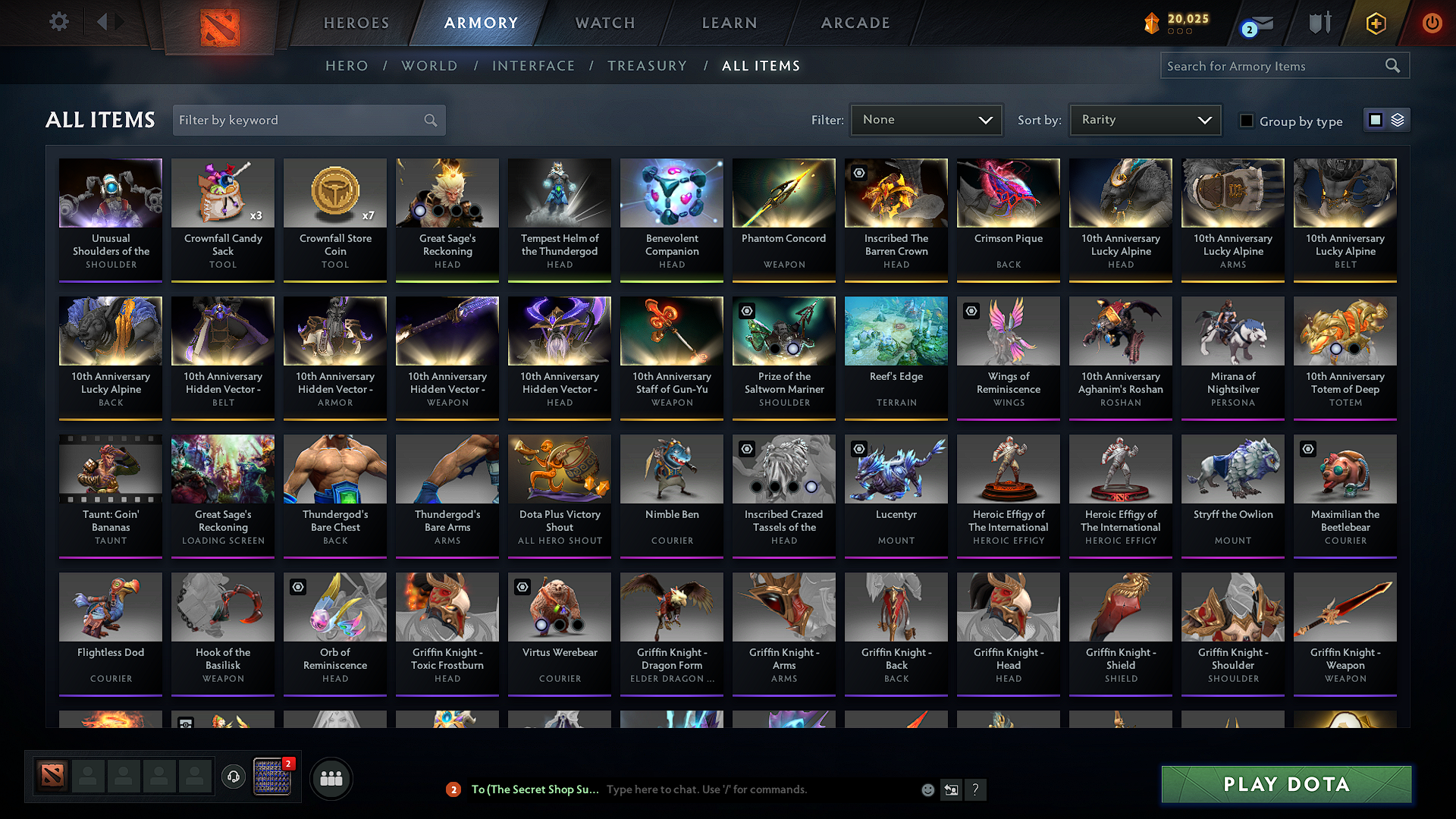Focus the Filter by keyword box
This screenshot has width=1456, height=819.
[300, 120]
